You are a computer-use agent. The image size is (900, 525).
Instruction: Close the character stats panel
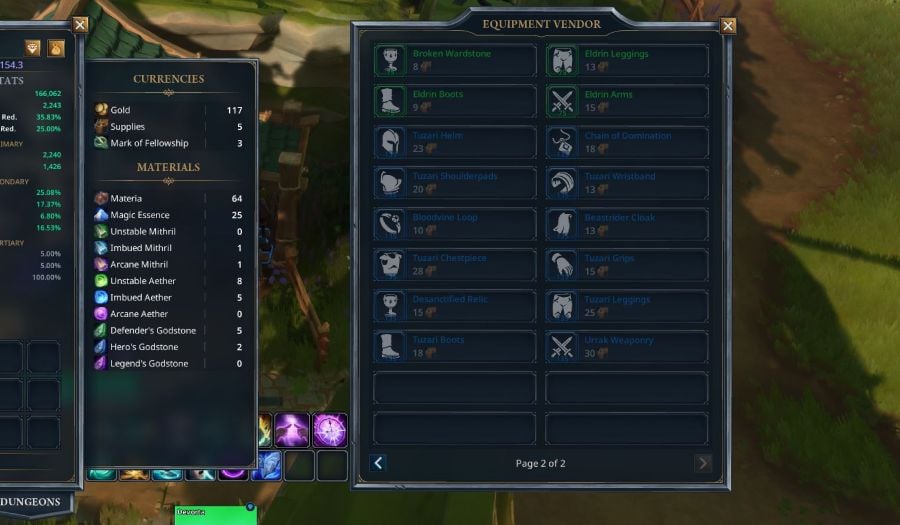click(x=80, y=25)
